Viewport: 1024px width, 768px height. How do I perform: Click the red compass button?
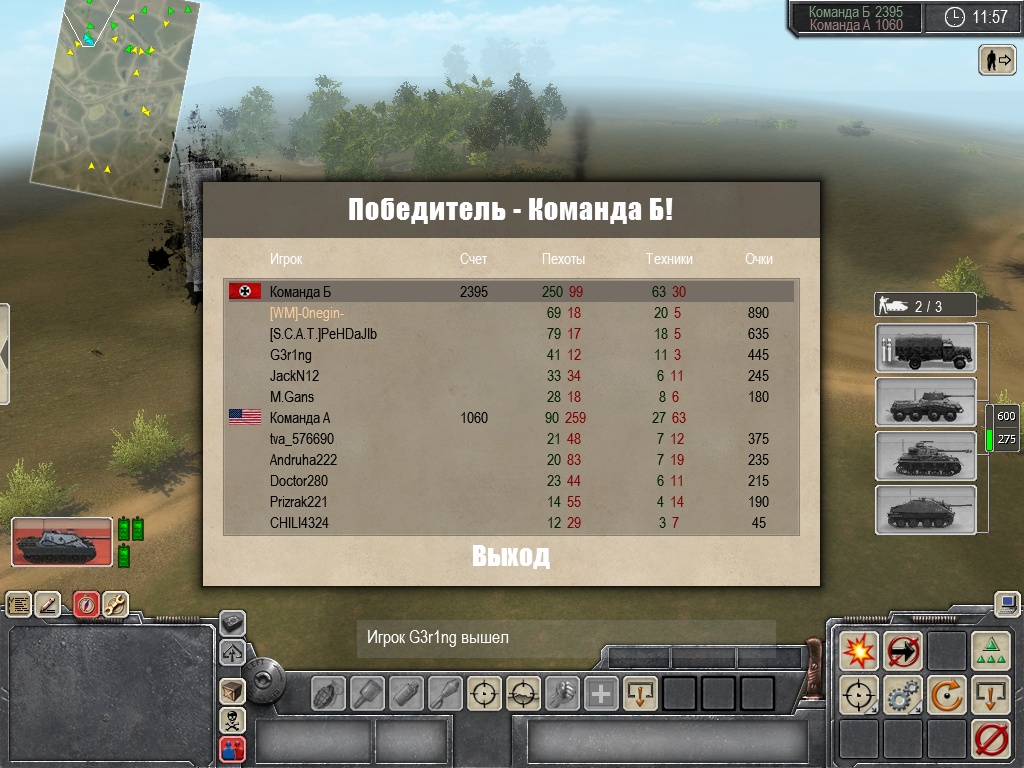click(86, 604)
